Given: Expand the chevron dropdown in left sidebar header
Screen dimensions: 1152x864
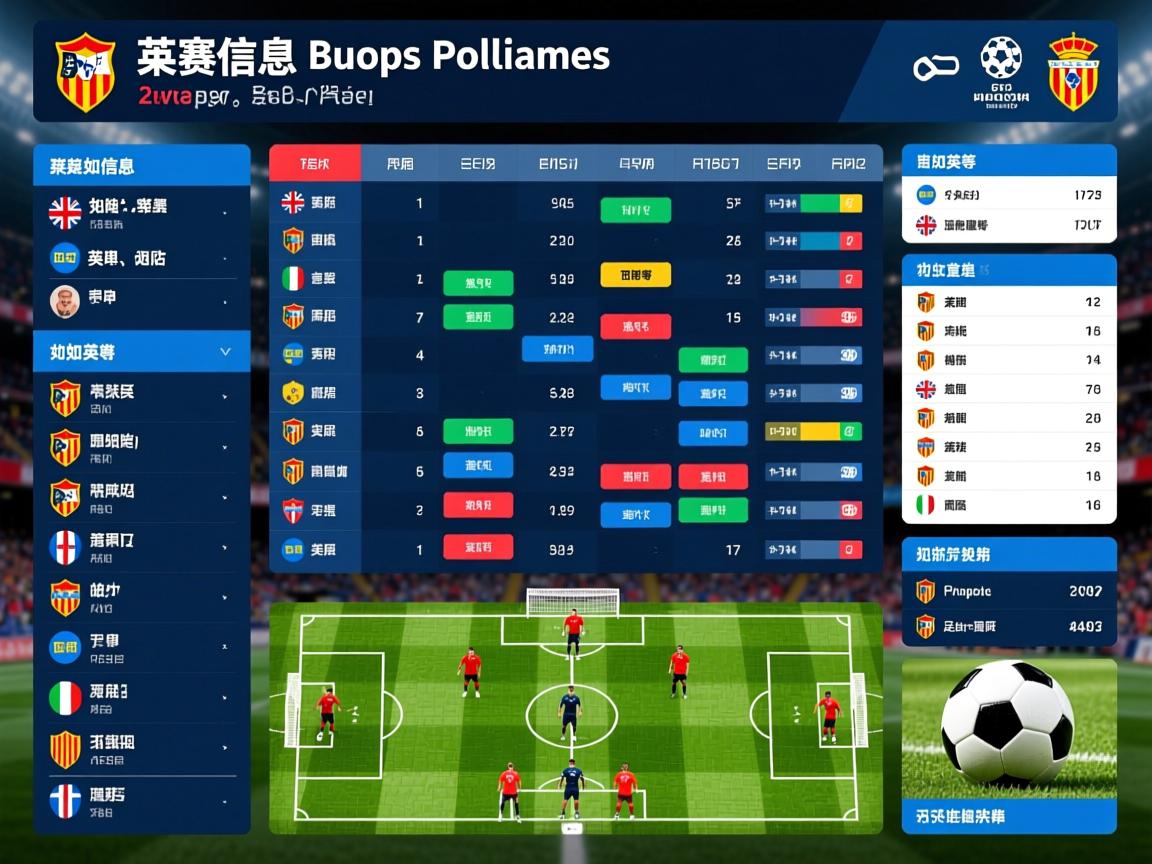Looking at the screenshot, I should (225, 352).
